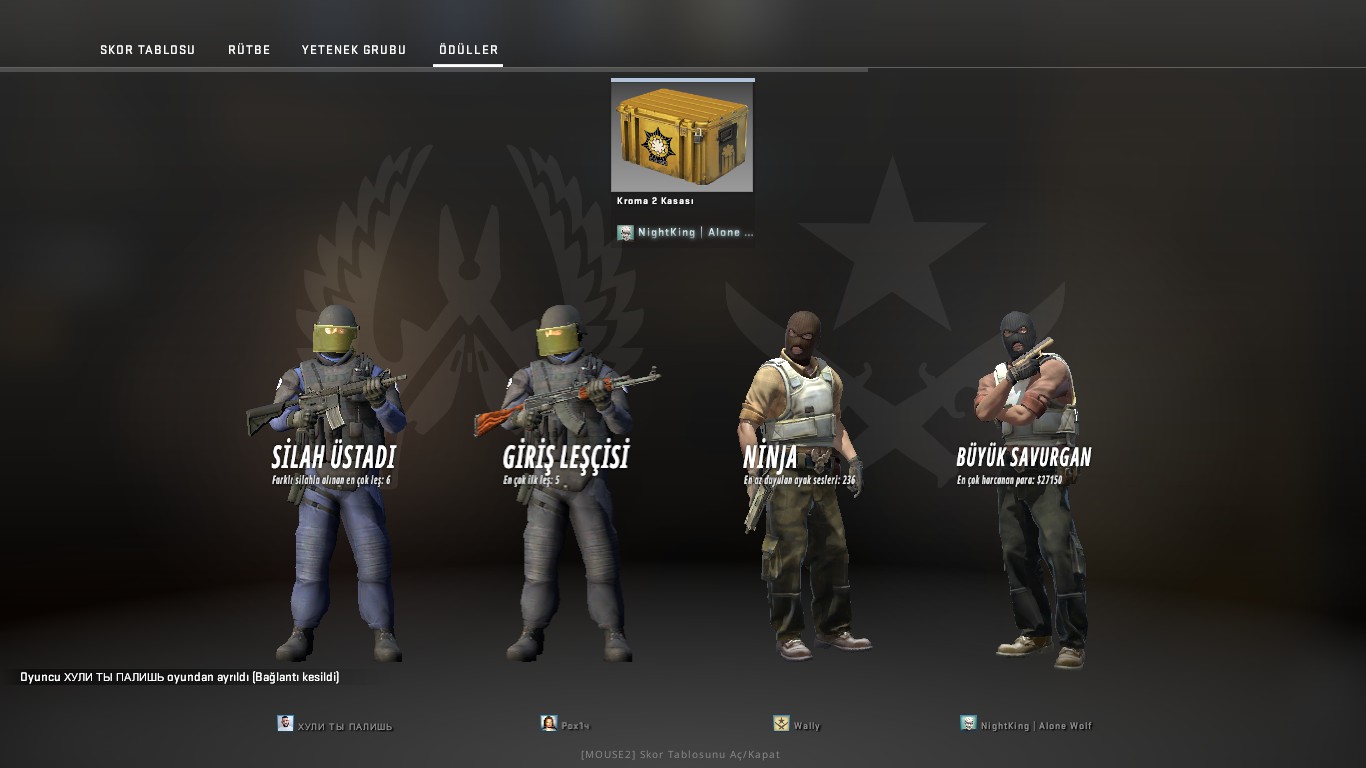Open Wally's player entry
The height and width of the screenshot is (768, 1366).
click(806, 726)
